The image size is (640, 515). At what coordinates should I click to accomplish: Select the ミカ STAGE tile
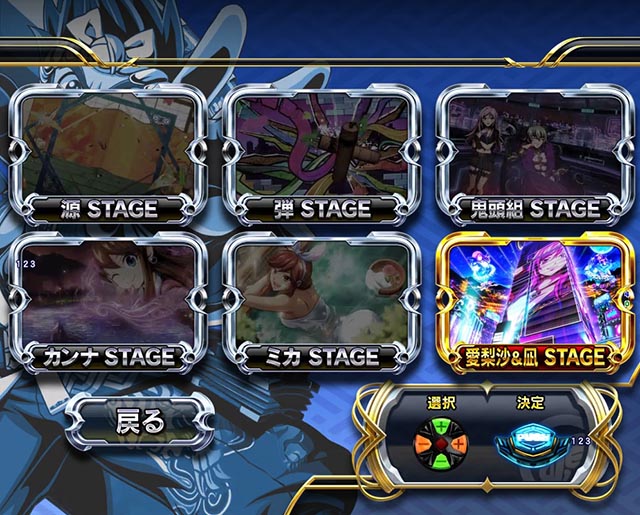(320, 300)
